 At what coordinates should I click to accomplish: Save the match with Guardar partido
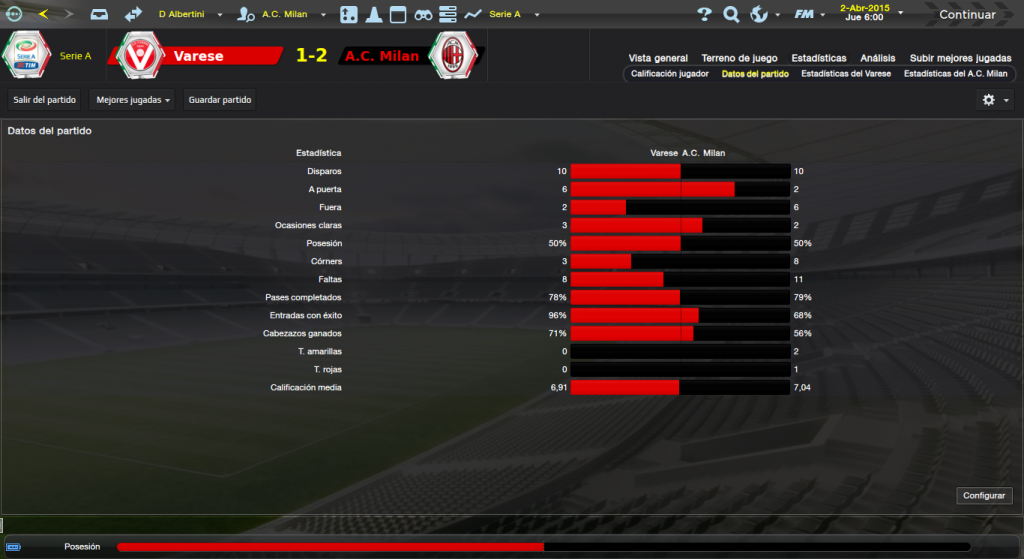(x=220, y=100)
